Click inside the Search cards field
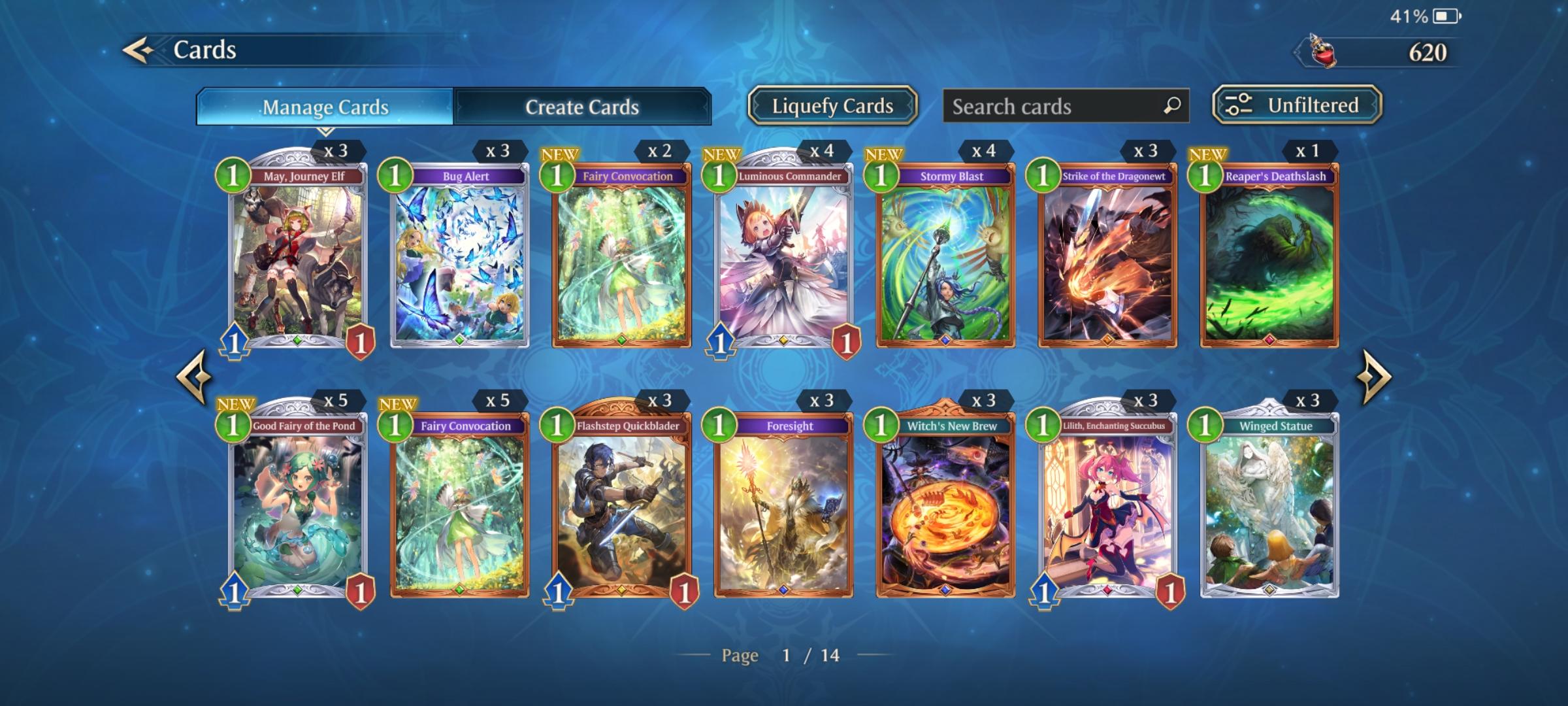The height and width of the screenshot is (706, 1568). (1045, 106)
